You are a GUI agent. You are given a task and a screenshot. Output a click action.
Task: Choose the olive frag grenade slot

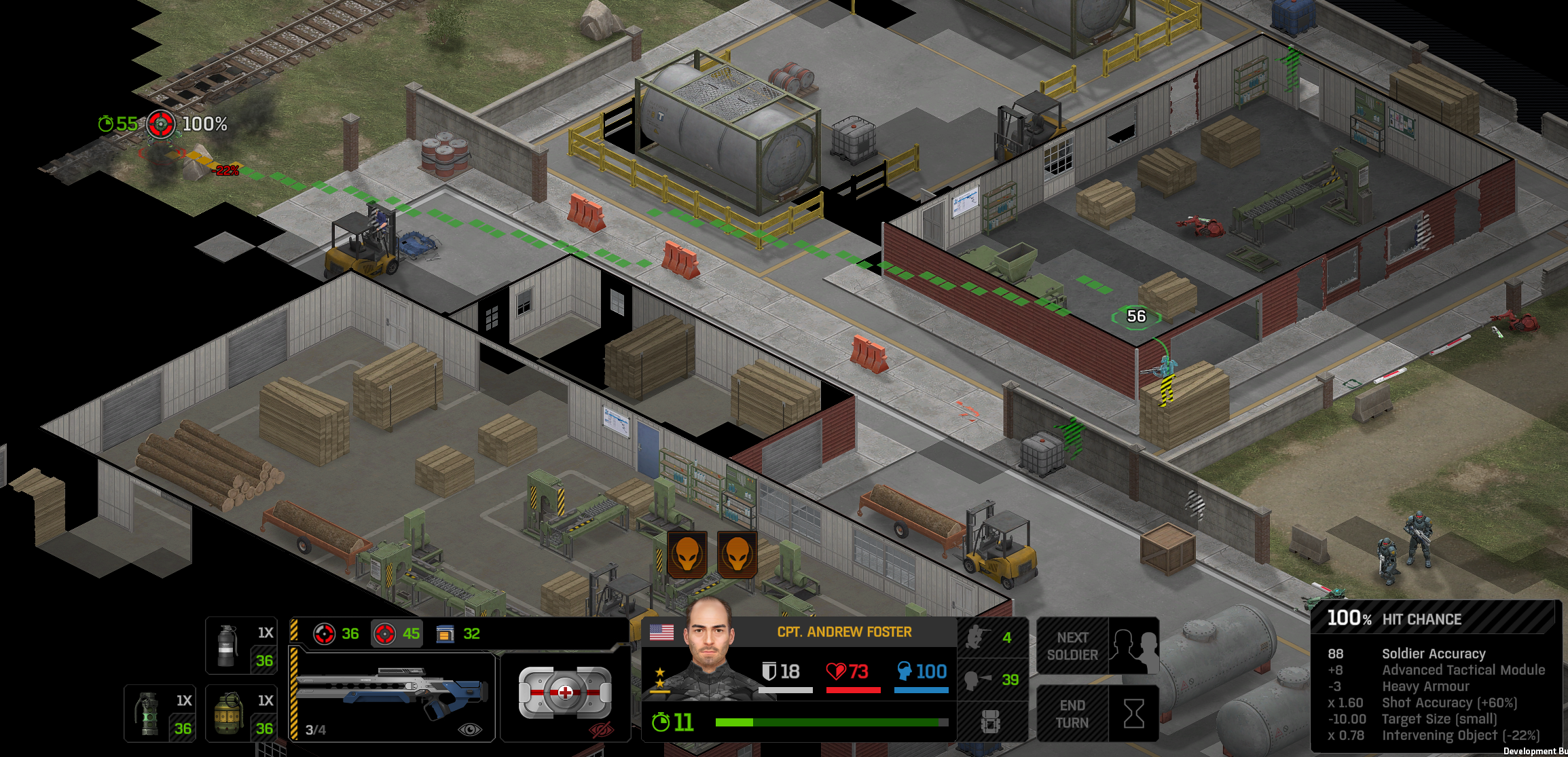[240, 714]
